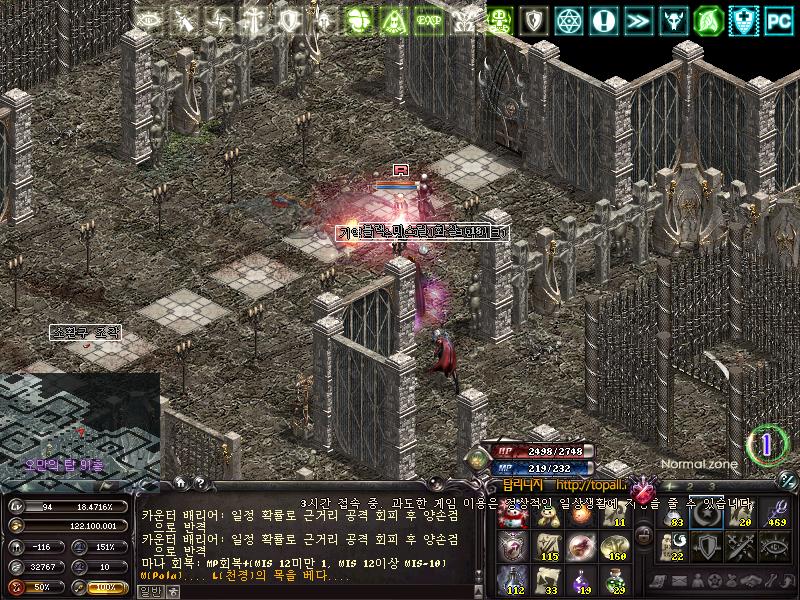Image resolution: width=800 pixels, height=600 pixels.
Task: Toggle the exclamation mark status icon
Action: 603,19
